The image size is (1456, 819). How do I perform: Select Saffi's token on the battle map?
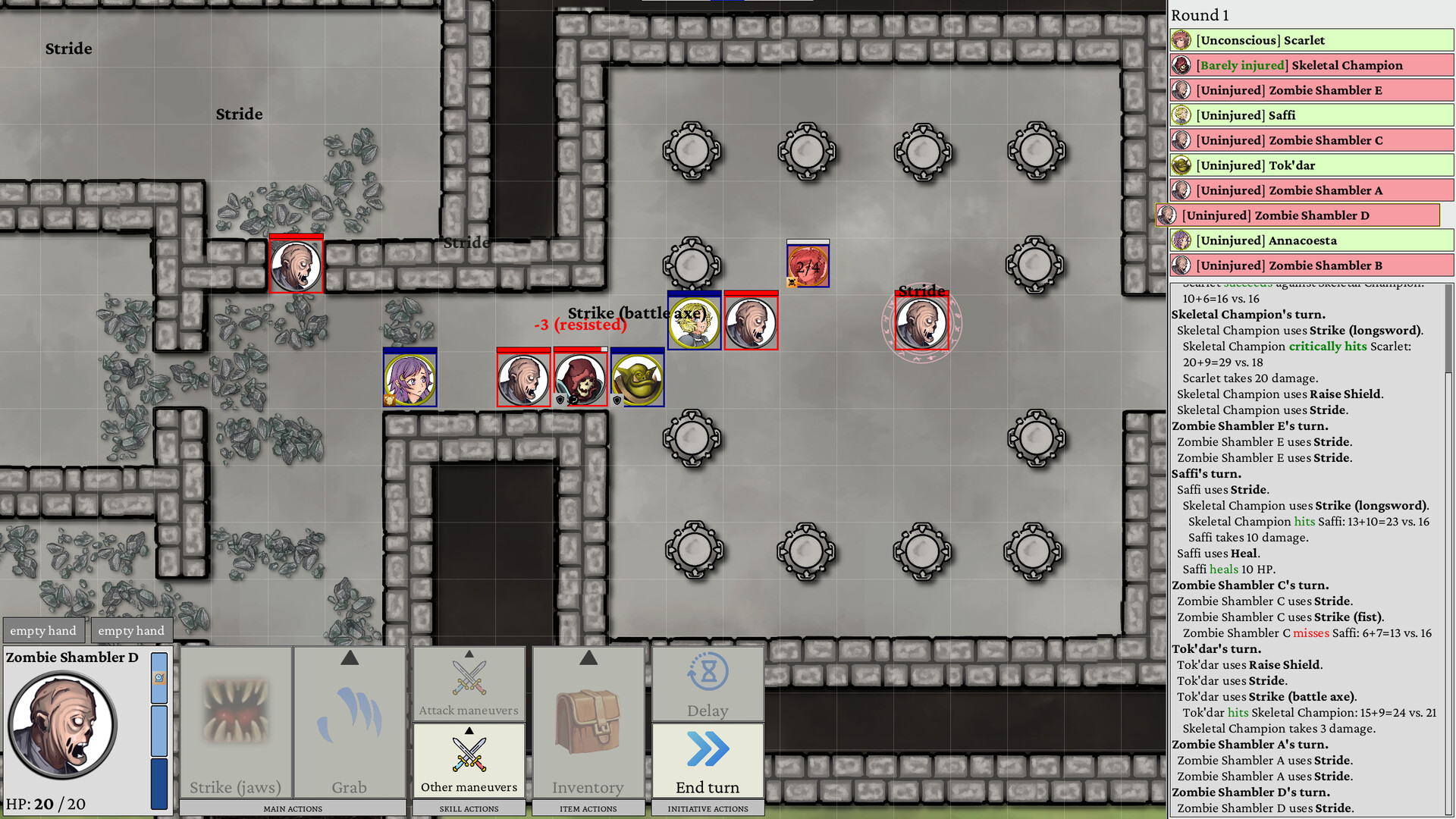pyautogui.click(x=692, y=322)
